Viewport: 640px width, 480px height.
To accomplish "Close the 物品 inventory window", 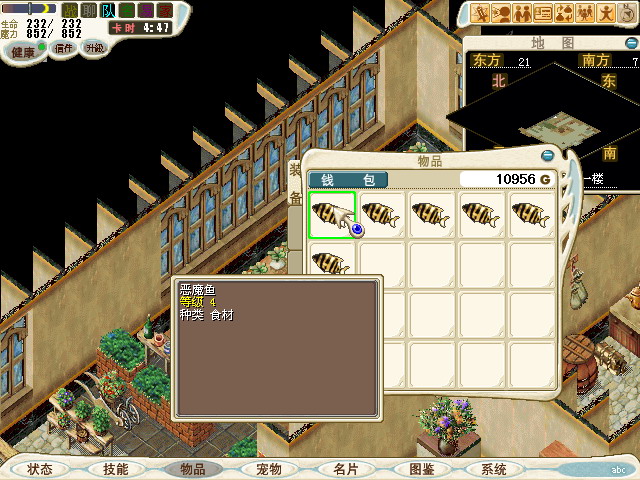I will pos(547,156).
